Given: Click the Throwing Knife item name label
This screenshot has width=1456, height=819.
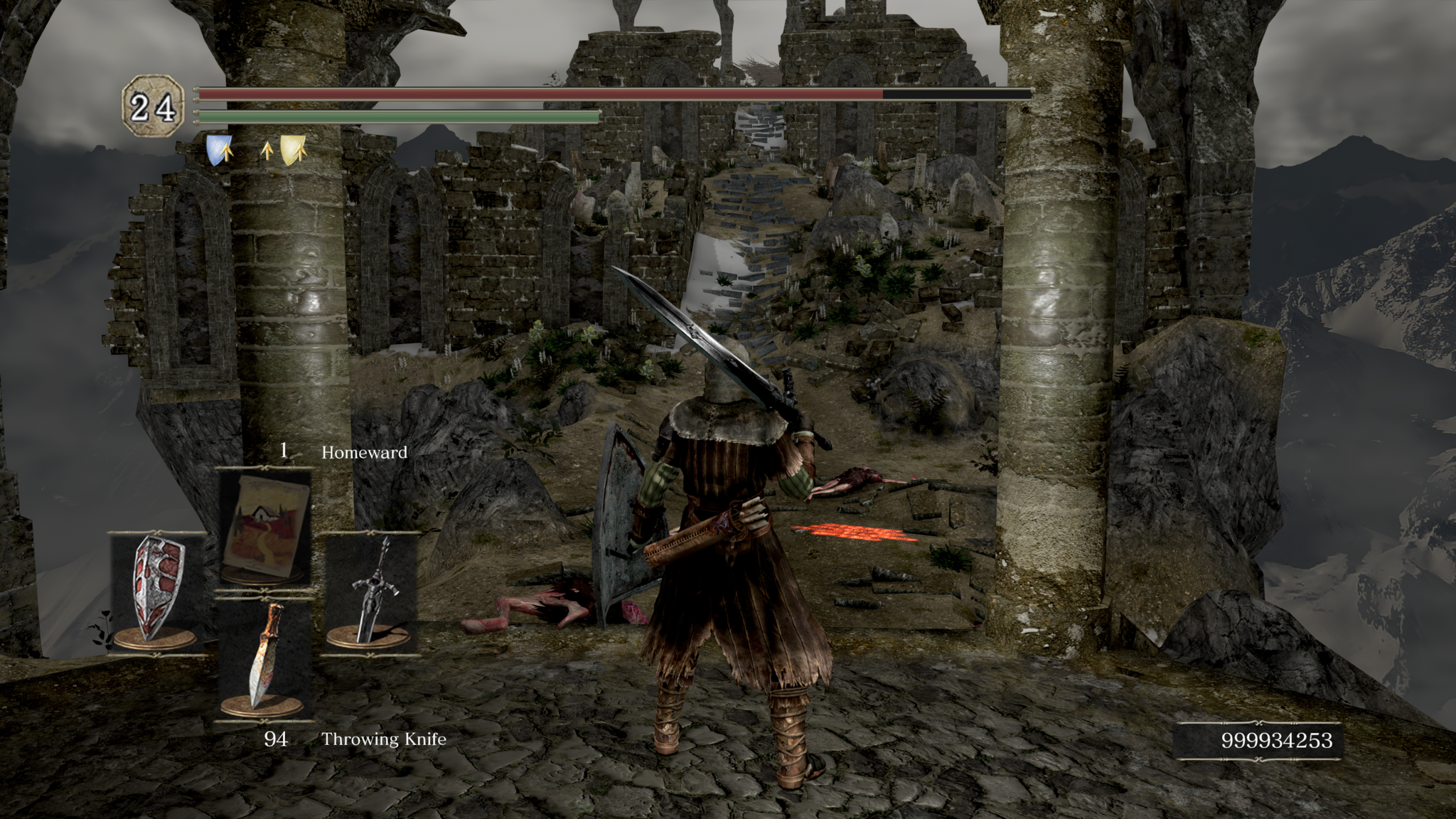Looking at the screenshot, I should click(x=384, y=739).
